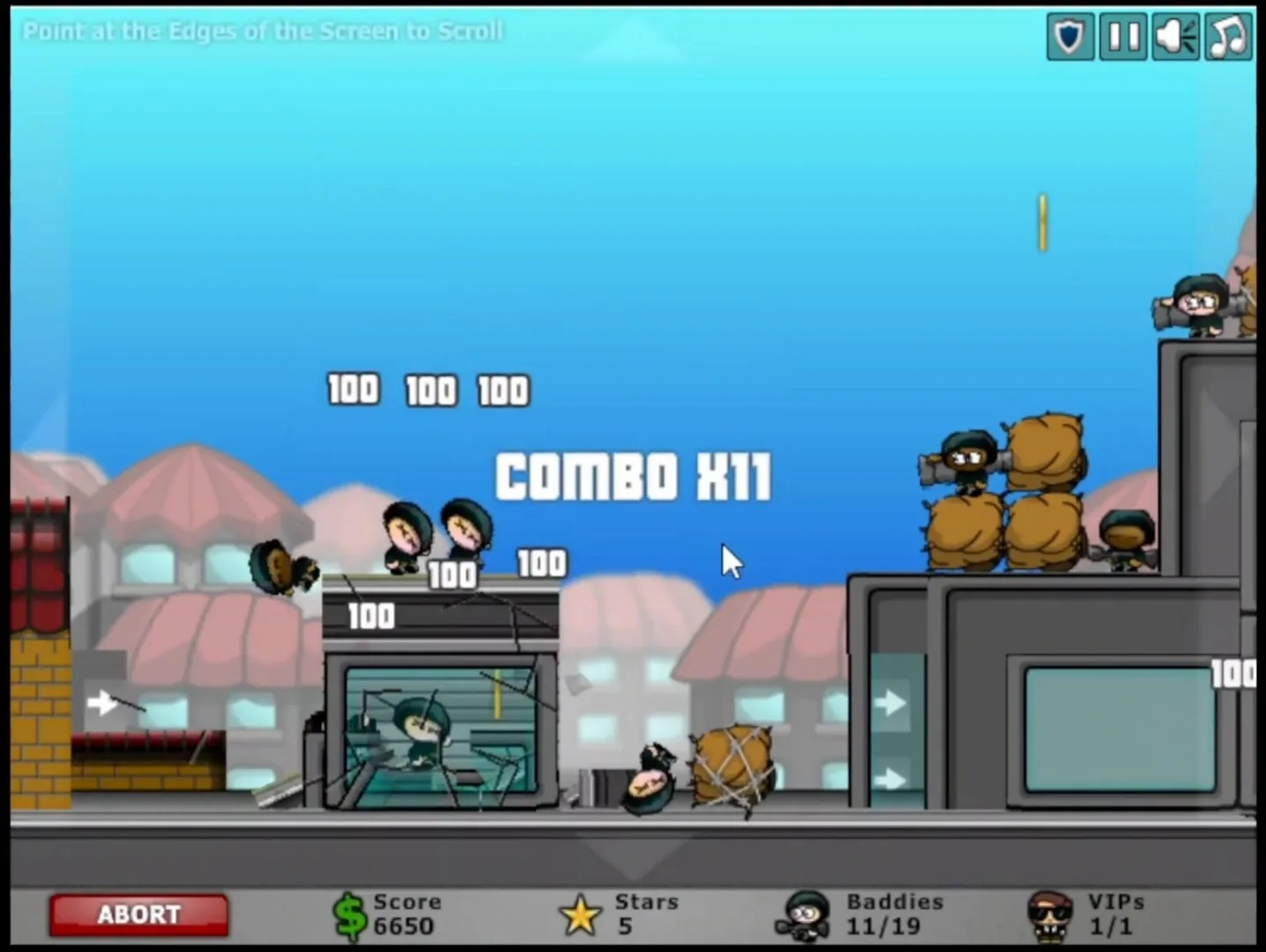Pause the game
The height and width of the screenshot is (952, 1266).
(1122, 35)
